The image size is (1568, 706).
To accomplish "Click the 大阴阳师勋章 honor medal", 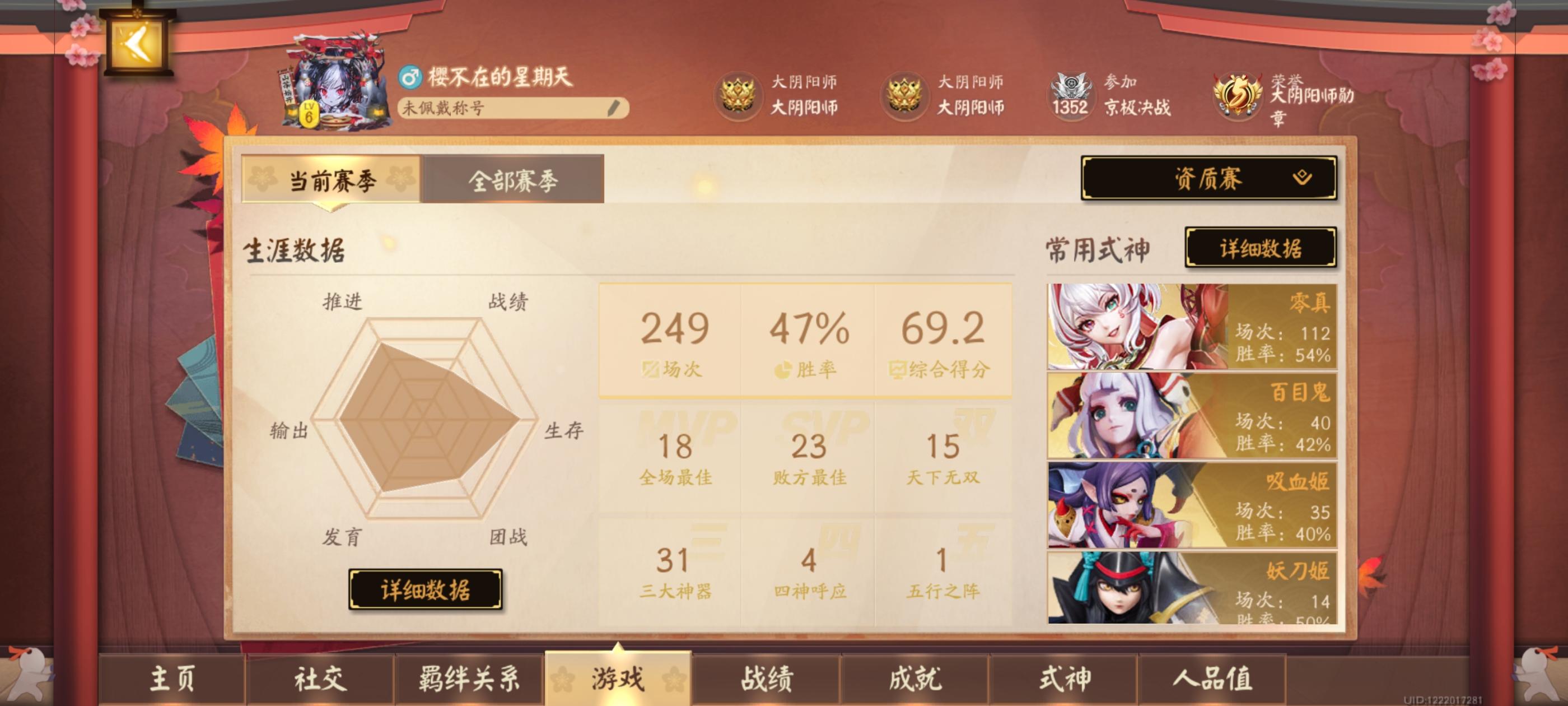I will tap(1239, 96).
